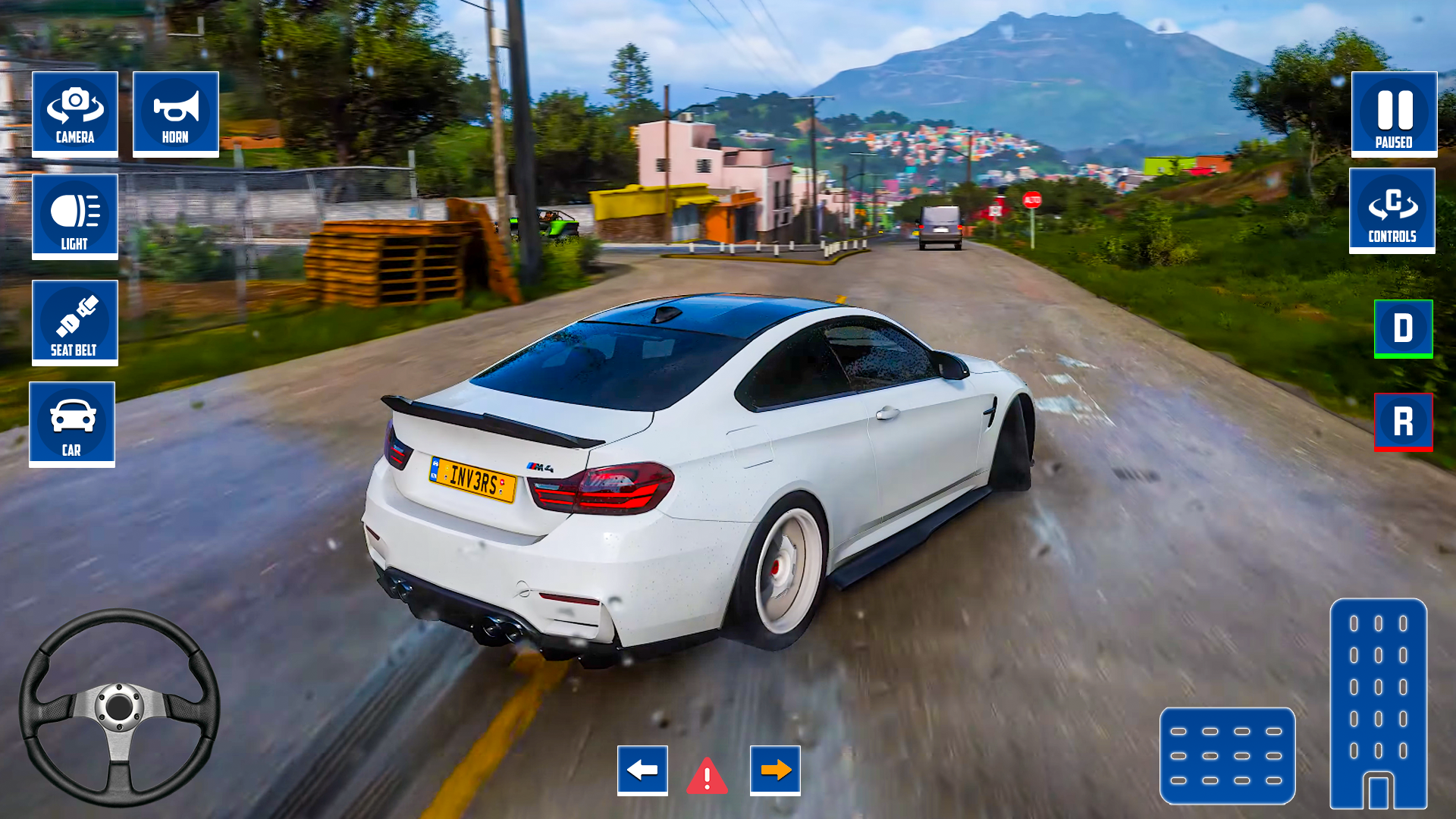This screenshot has width=1456, height=819.
Task: Step on the tall accelerator pedal
Action: pos(1378,704)
